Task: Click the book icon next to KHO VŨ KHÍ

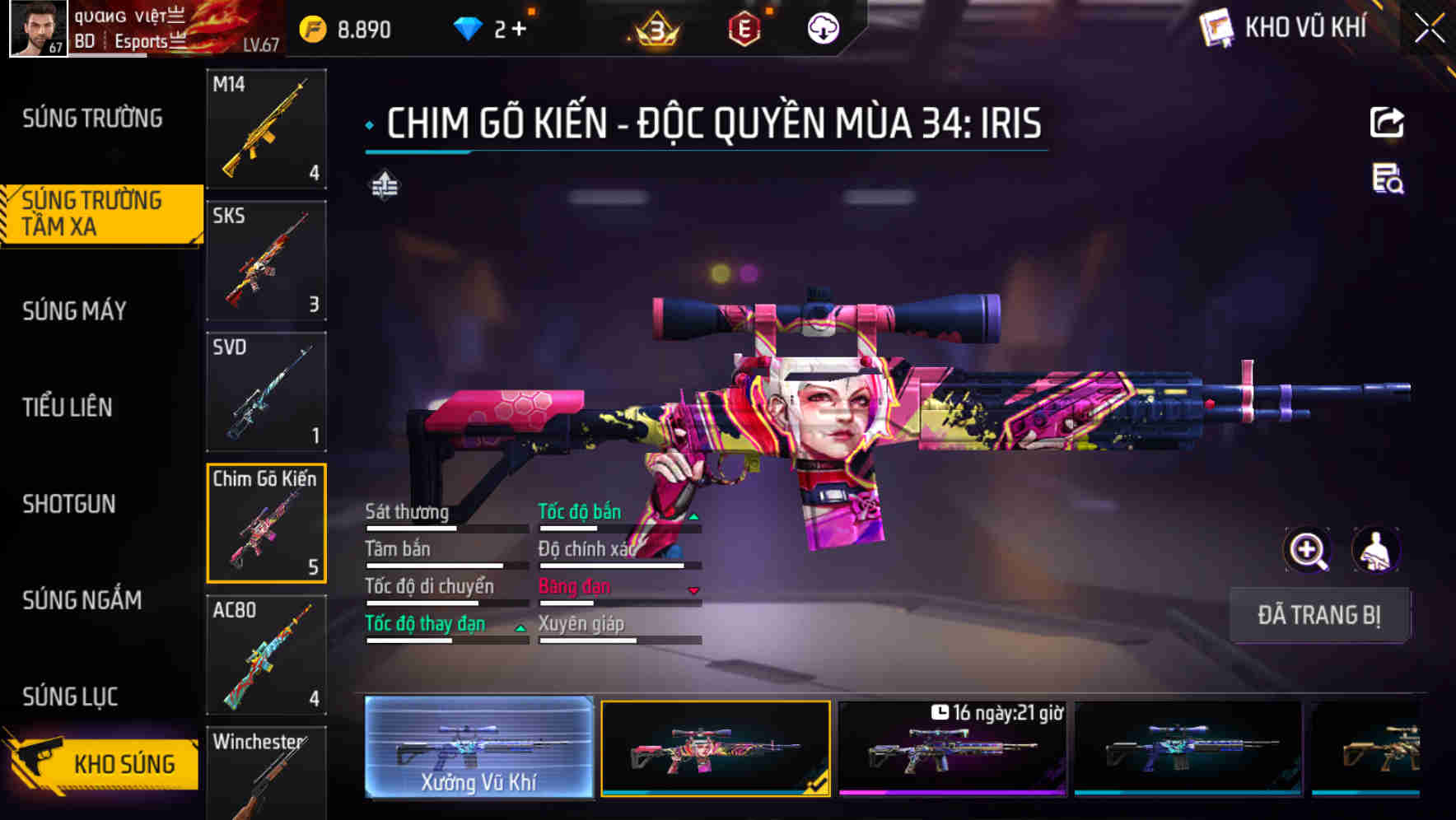Action: click(x=1214, y=27)
